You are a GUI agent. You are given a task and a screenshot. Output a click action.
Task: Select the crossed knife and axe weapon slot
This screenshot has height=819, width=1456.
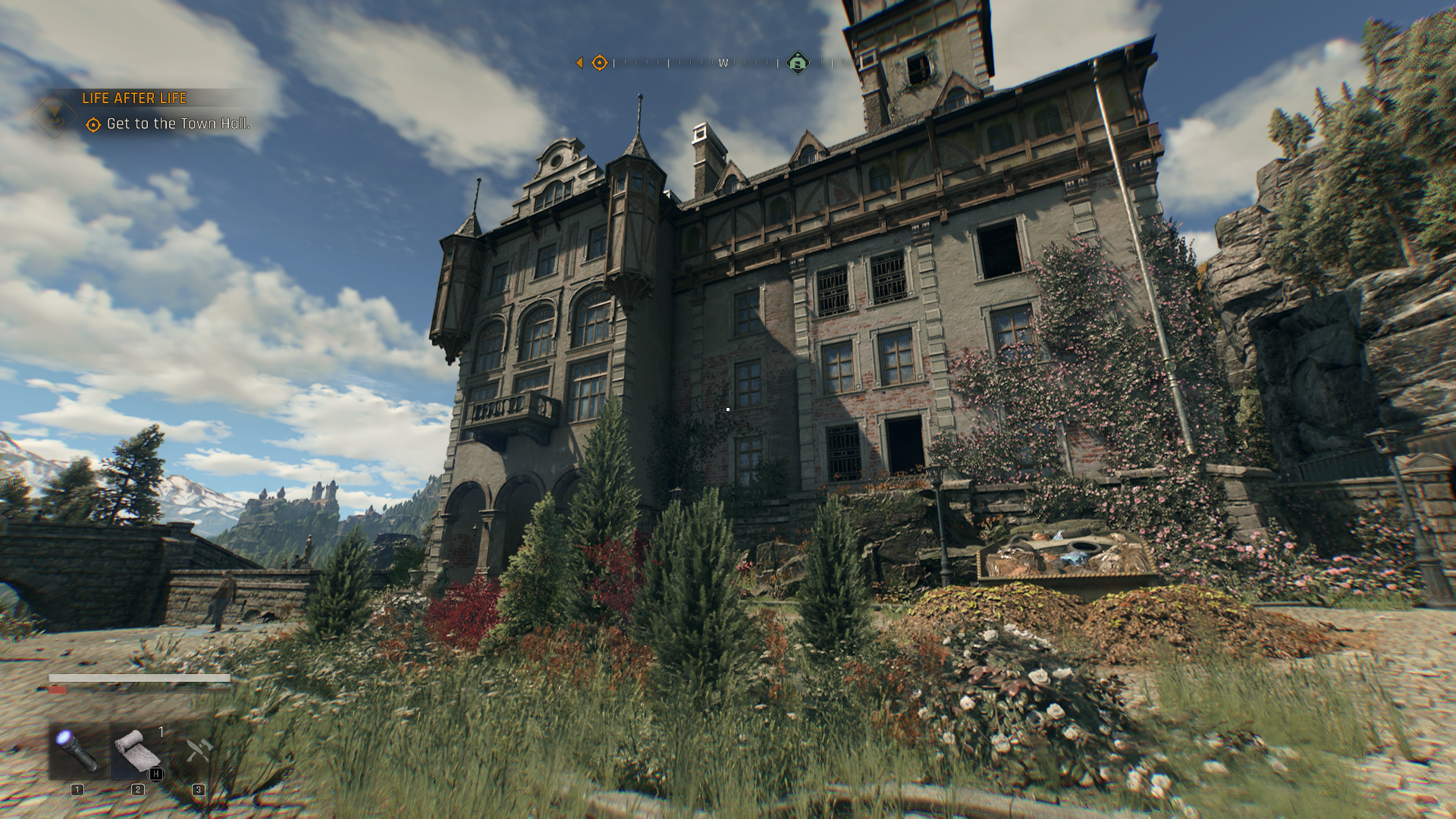(x=199, y=751)
